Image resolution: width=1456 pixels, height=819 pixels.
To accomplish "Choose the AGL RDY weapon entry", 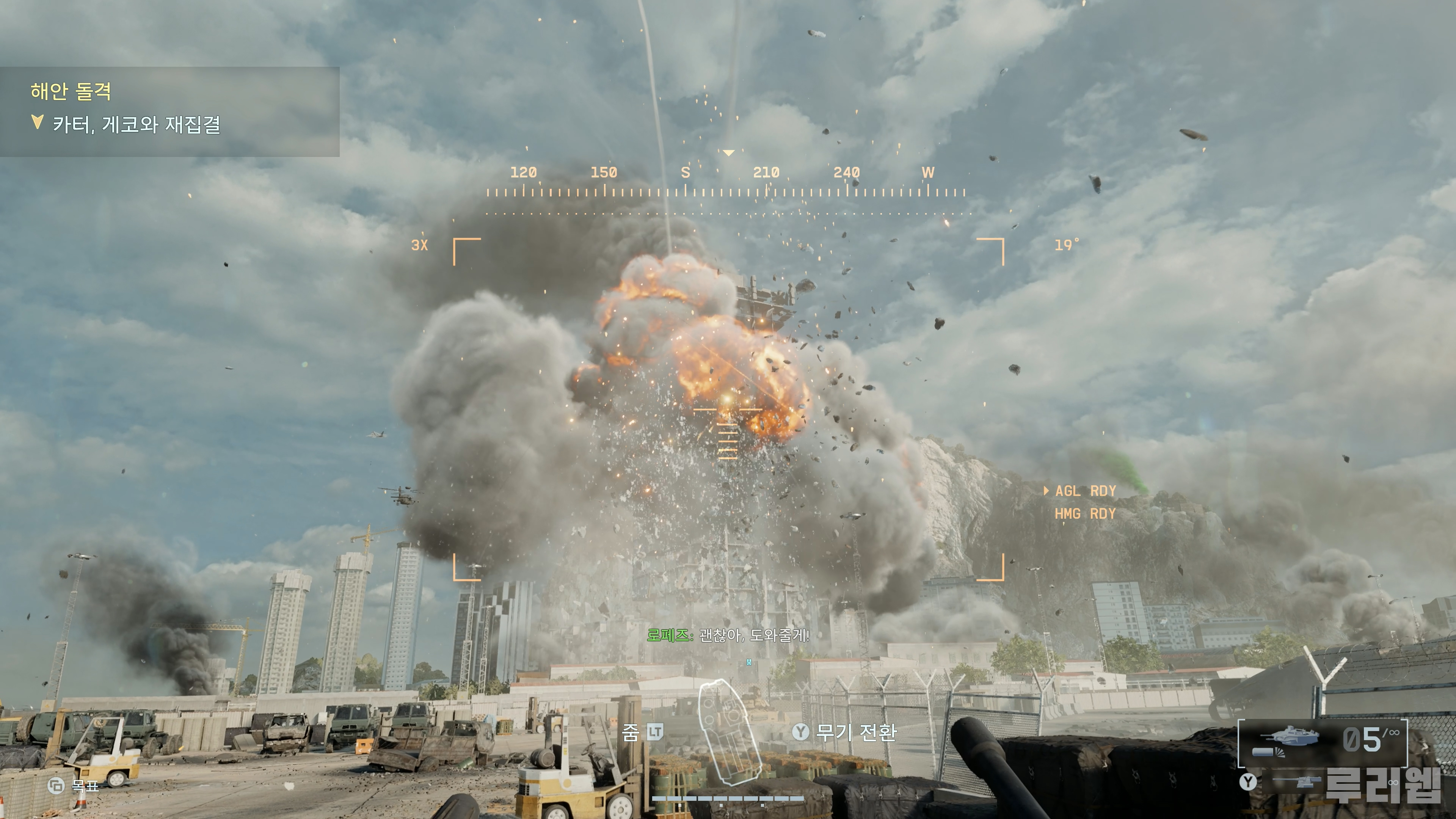I will tap(1085, 491).
